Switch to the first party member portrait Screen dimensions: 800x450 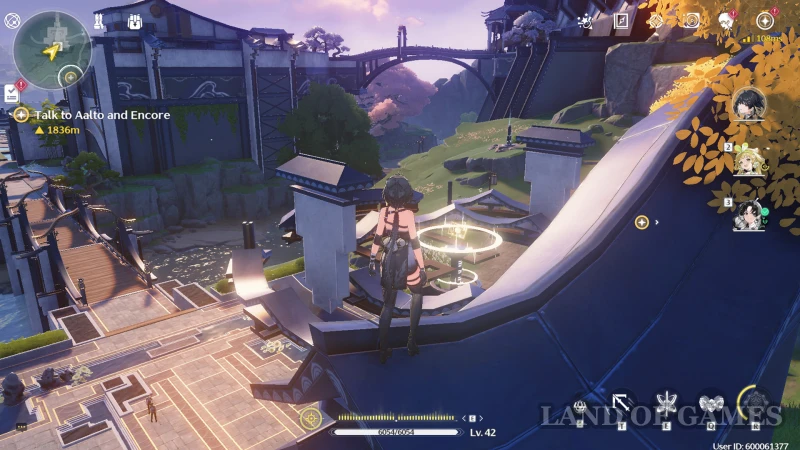pyautogui.click(x=748, y=104)
